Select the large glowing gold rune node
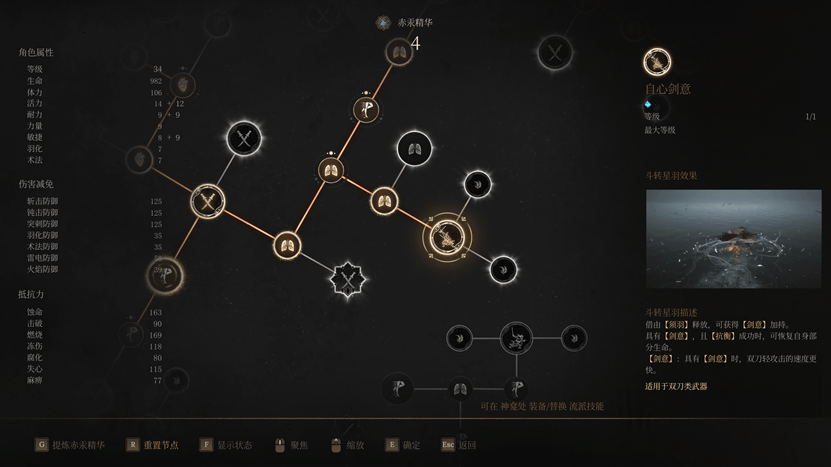 [165, 275]
